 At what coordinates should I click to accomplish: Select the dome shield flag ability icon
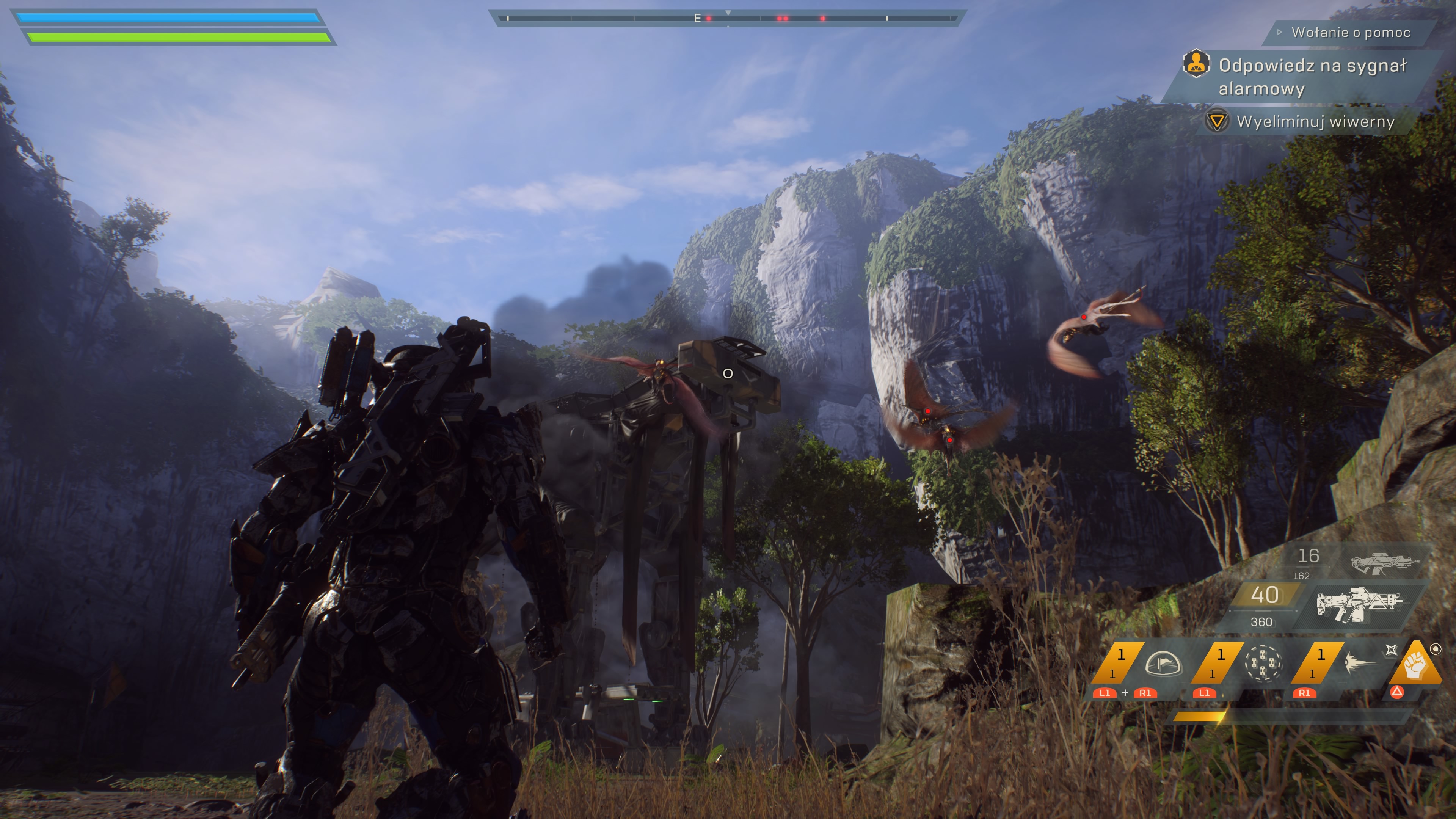pyautogui.click(x=1163, y=663)
